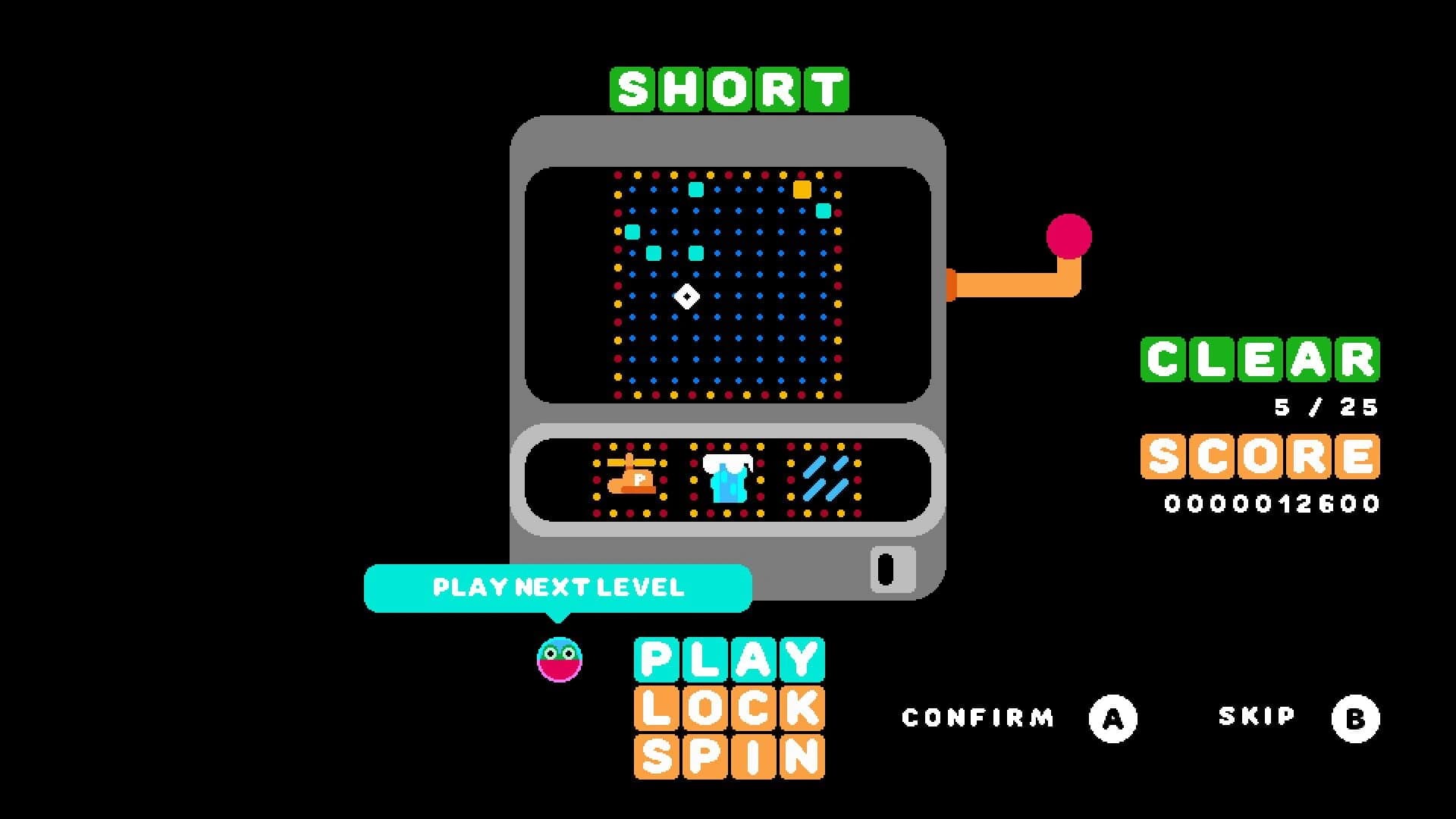Click the SCORE counter display

(1261, 457)
